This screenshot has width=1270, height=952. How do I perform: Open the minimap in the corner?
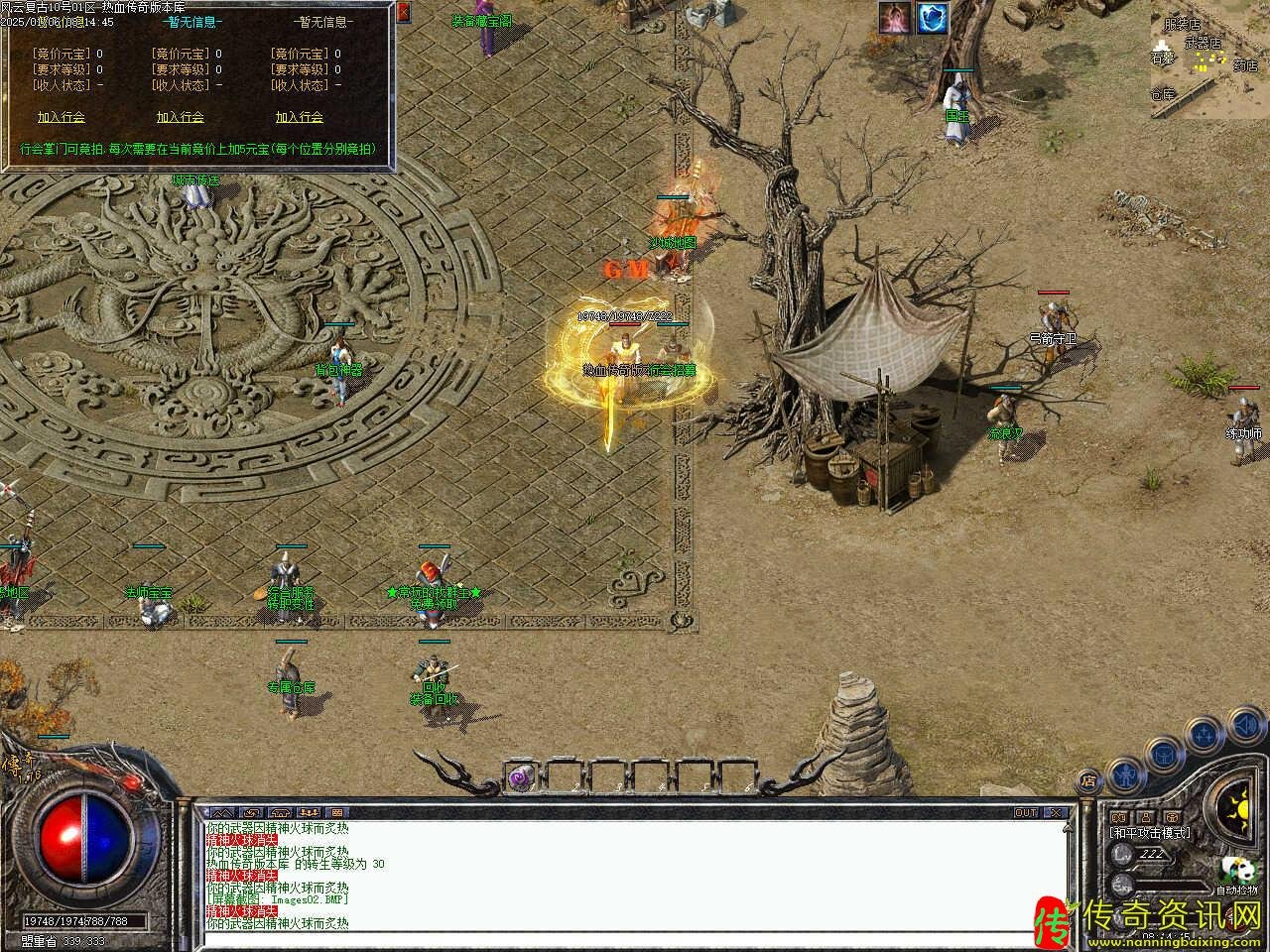[1209, 59]
